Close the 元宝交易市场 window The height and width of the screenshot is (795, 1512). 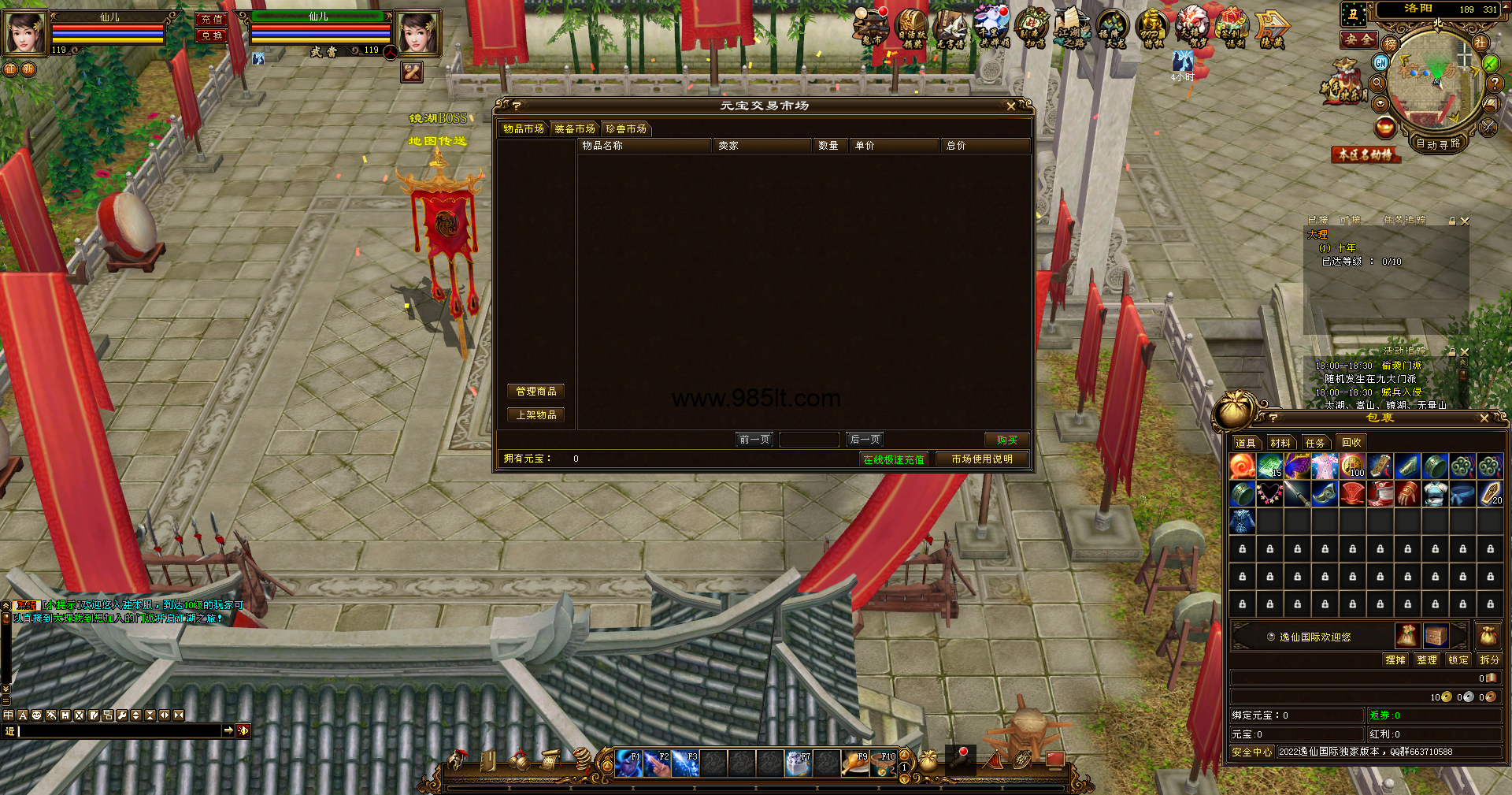(x=1011, y=106)
